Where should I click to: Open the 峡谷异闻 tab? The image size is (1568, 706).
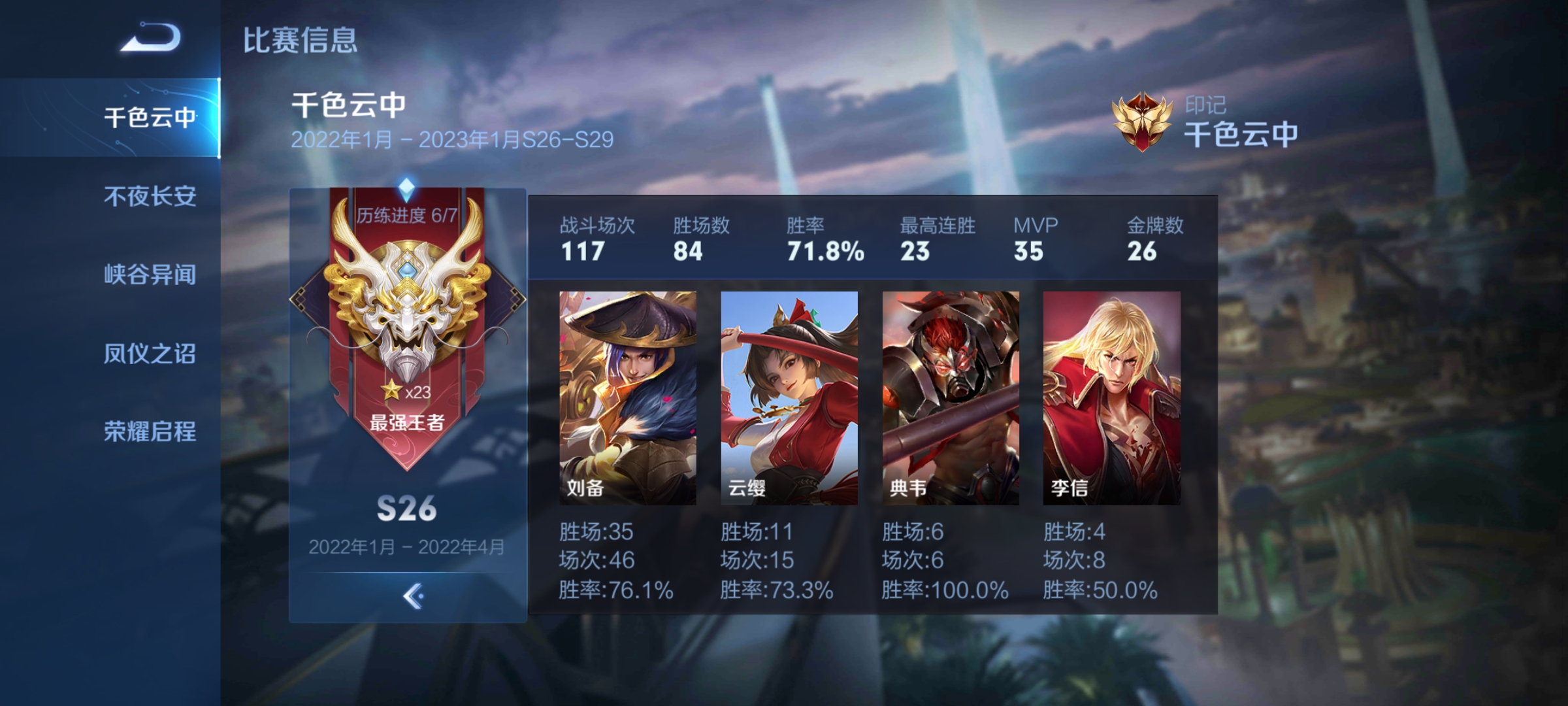pyautogui.click(x=150, y=275)
